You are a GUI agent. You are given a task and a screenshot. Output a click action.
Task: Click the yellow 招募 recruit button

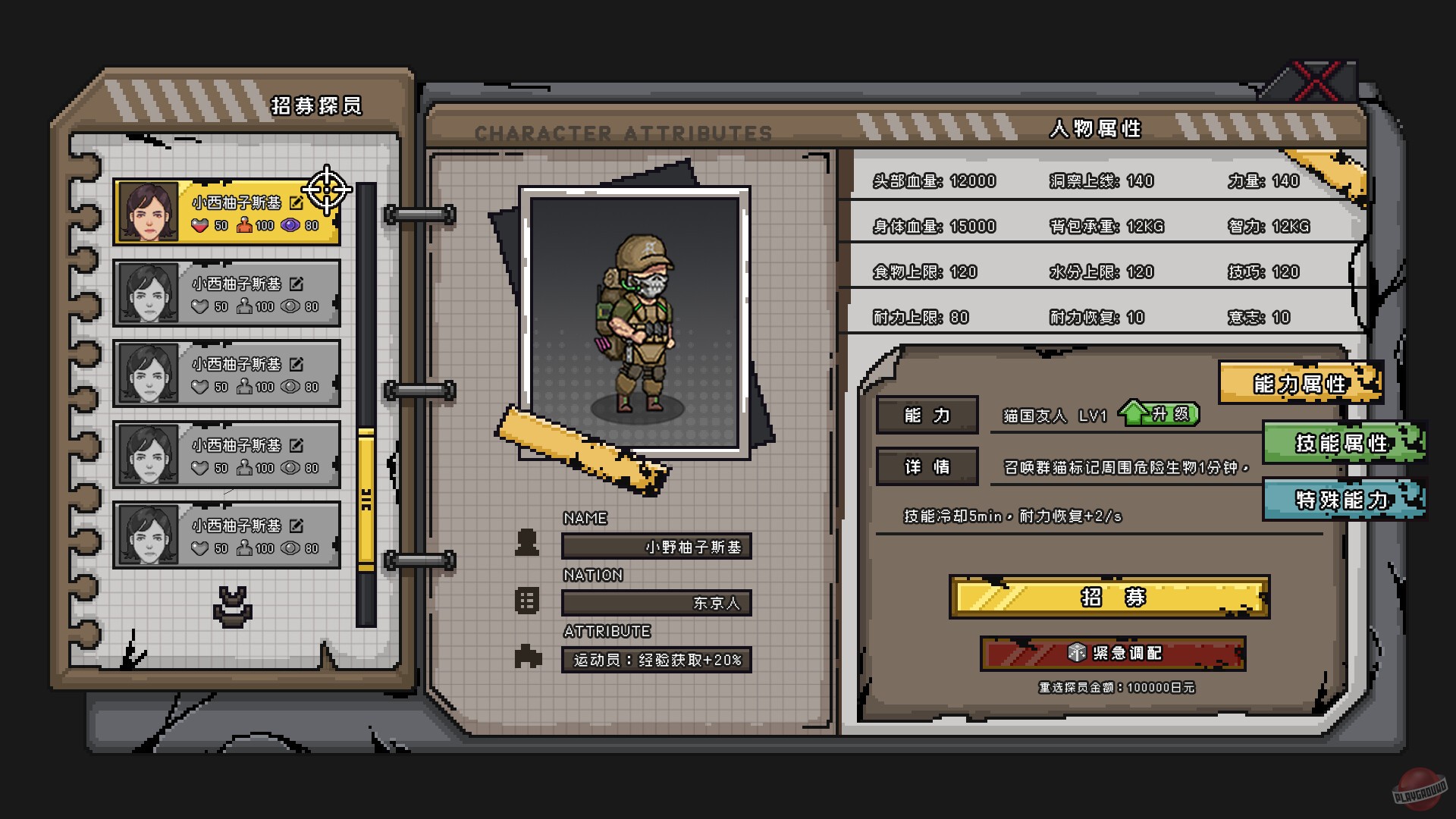click(x=1109, y=598)
